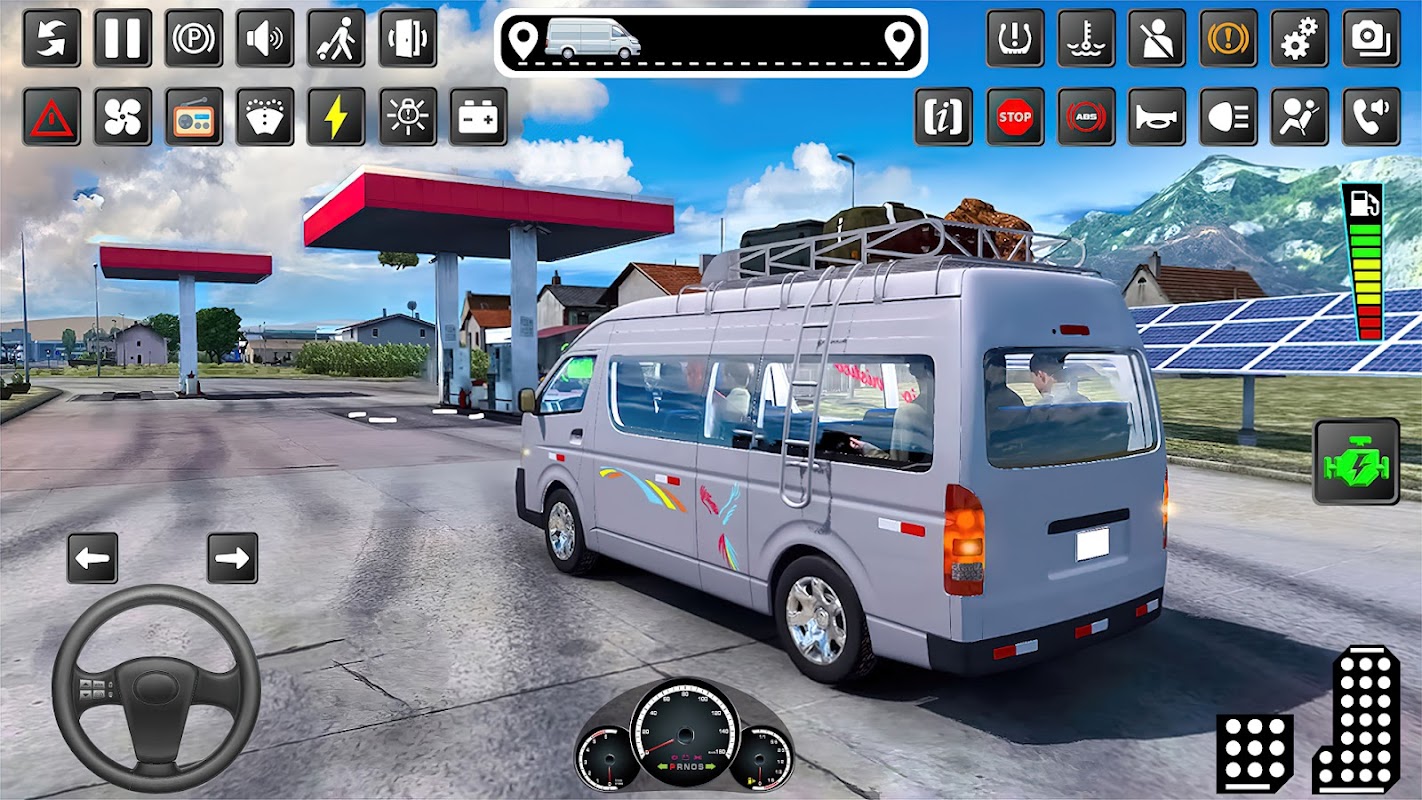Step on the brake pedal
1422x800 pixels.
click(1254, 752)
